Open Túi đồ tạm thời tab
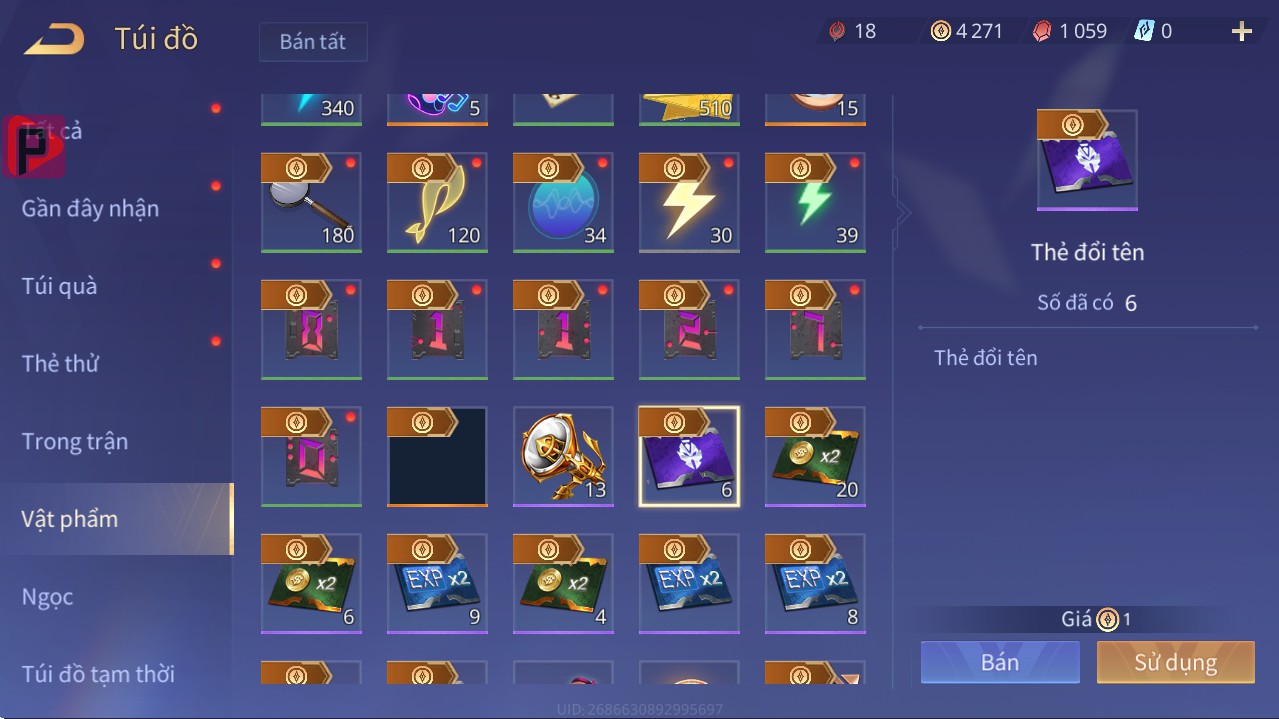1279x719 pixels. pos(98,674)
